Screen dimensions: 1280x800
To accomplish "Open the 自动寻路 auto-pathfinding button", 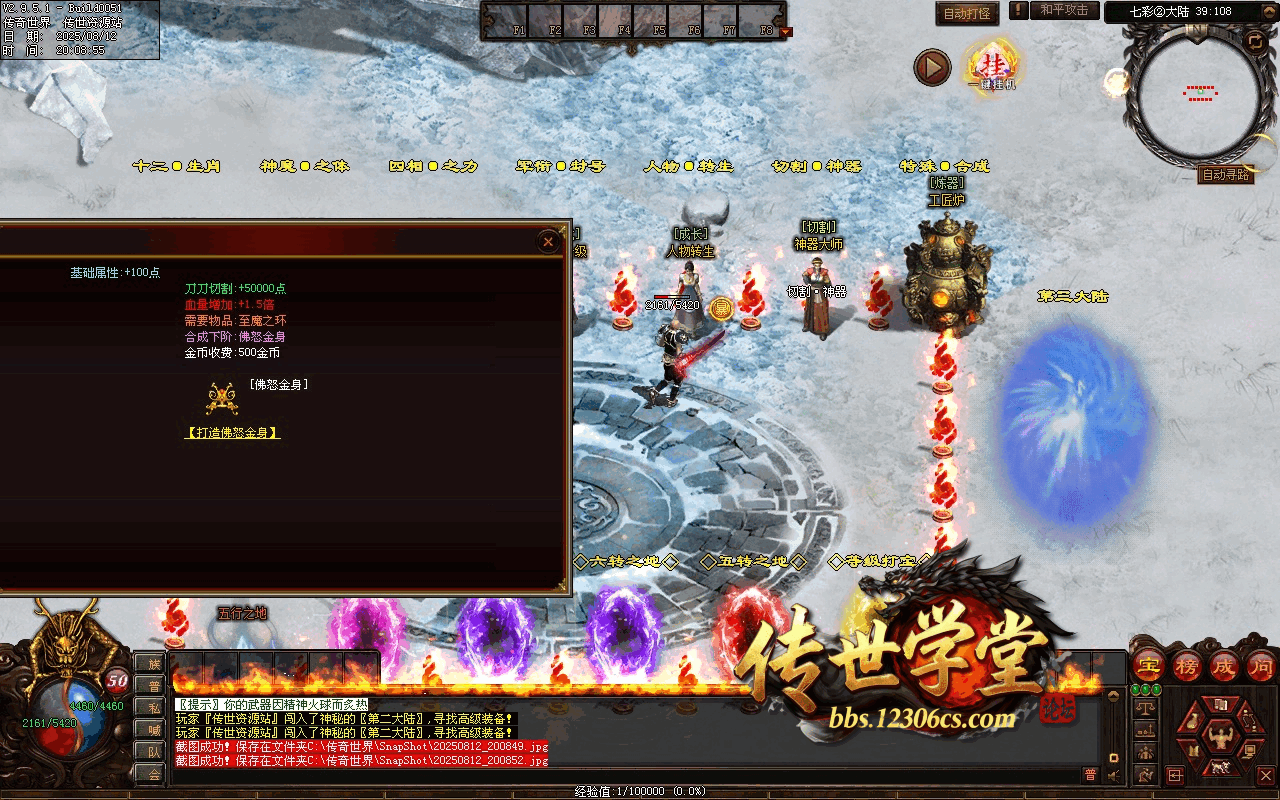I will (1225, 175).
